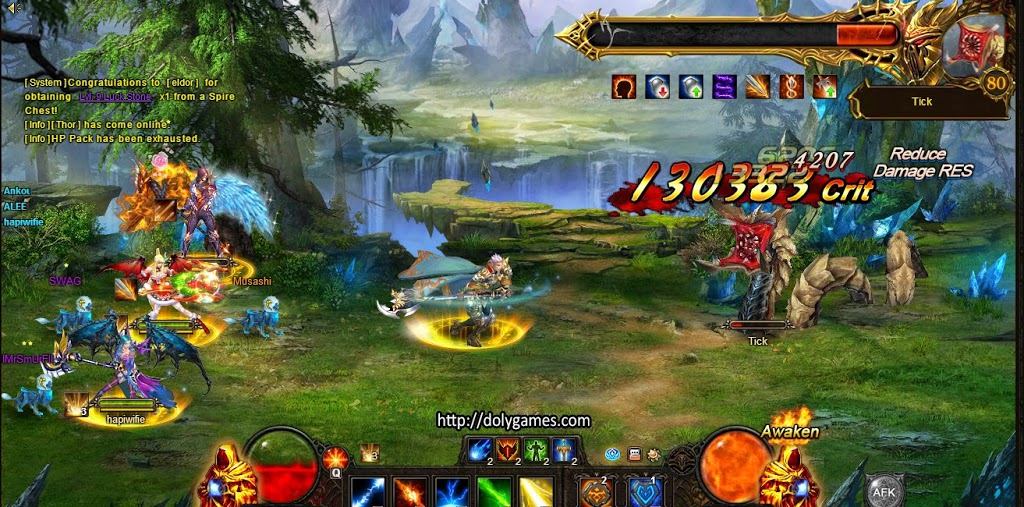Inspect the shield with red arrow debuff
Image resolution: width=1024 pixels, height=507 pixels.
click(x=657, y=87)
